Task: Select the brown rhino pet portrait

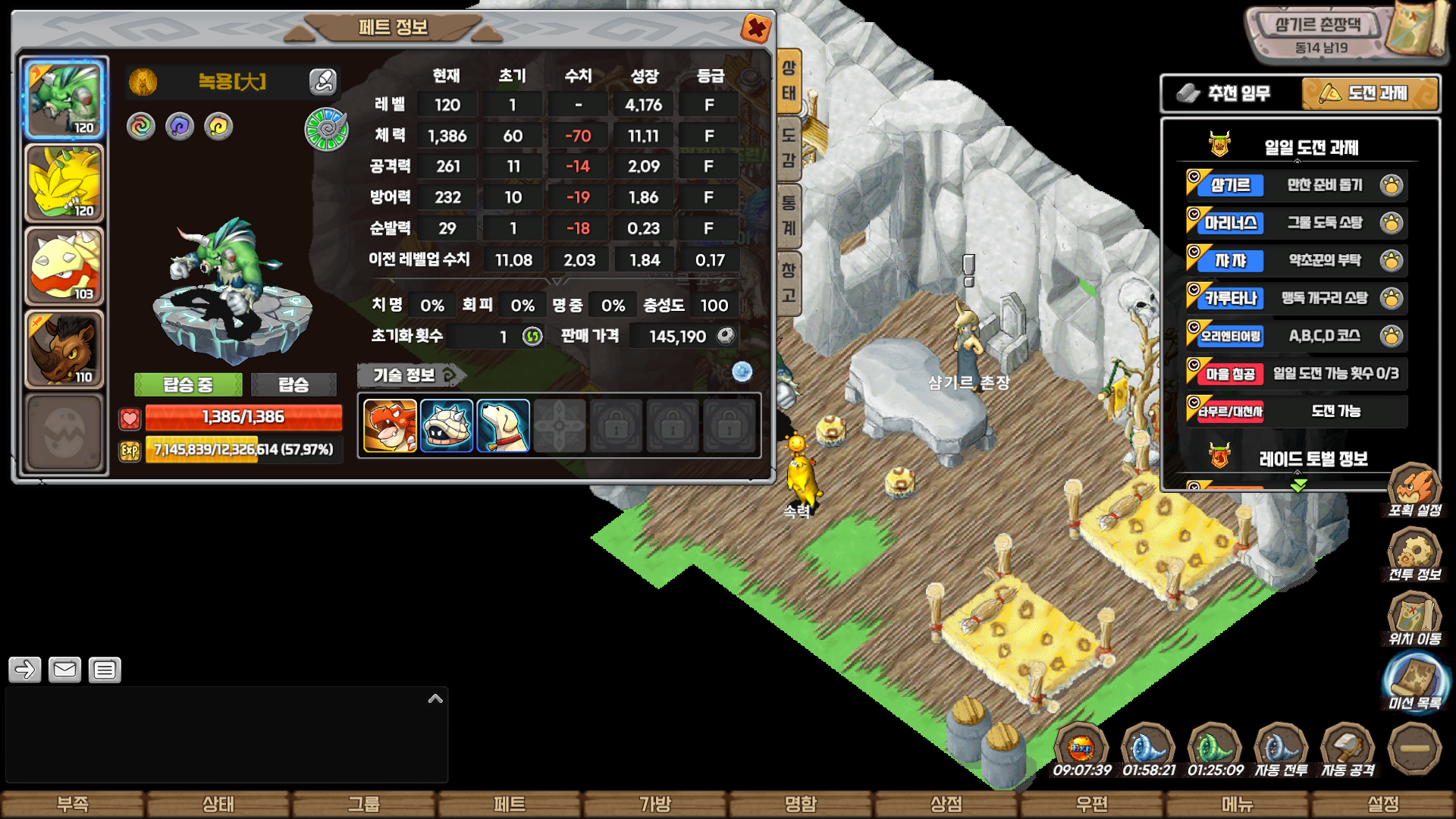Action: tap(64, 349)
